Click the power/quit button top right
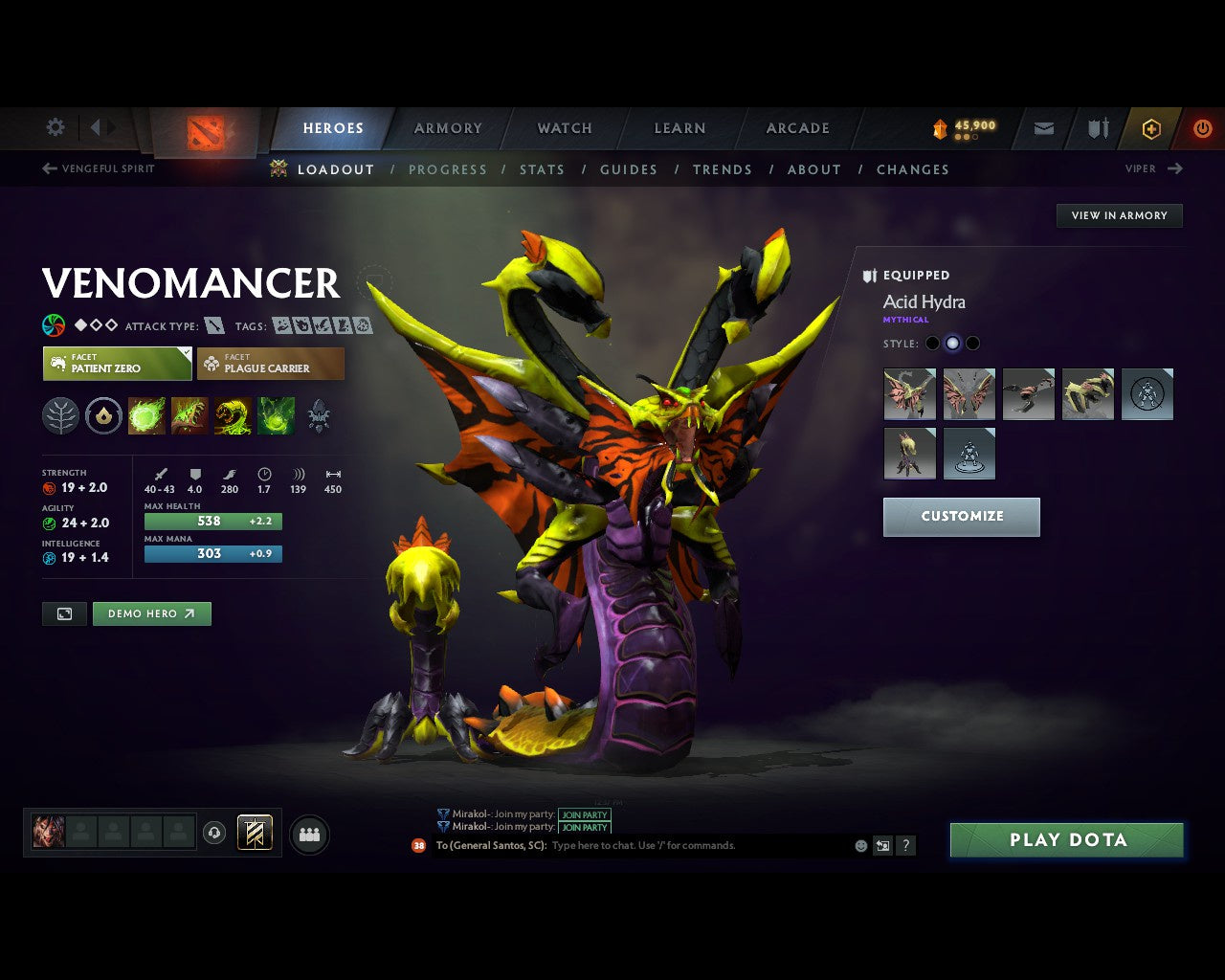 pyautogui.click(x=1202, y=128)
